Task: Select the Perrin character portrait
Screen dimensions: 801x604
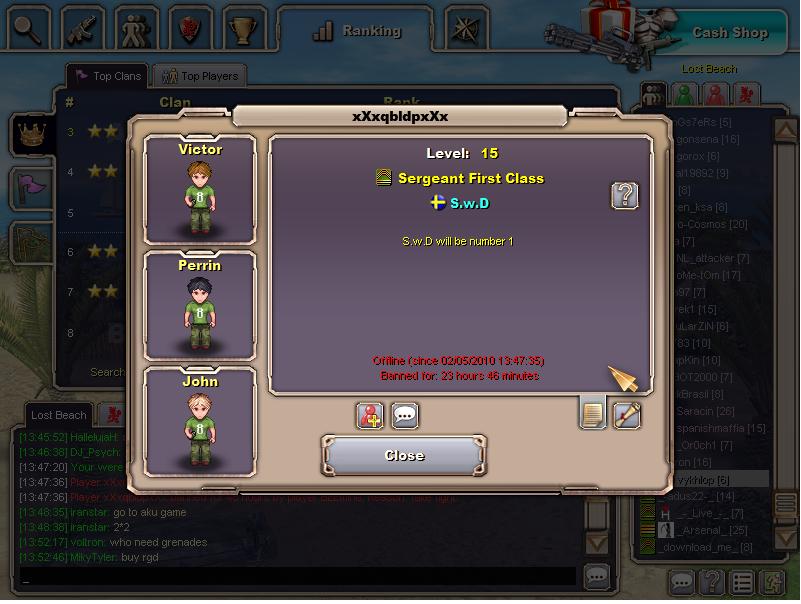Action: click(200, 305)
